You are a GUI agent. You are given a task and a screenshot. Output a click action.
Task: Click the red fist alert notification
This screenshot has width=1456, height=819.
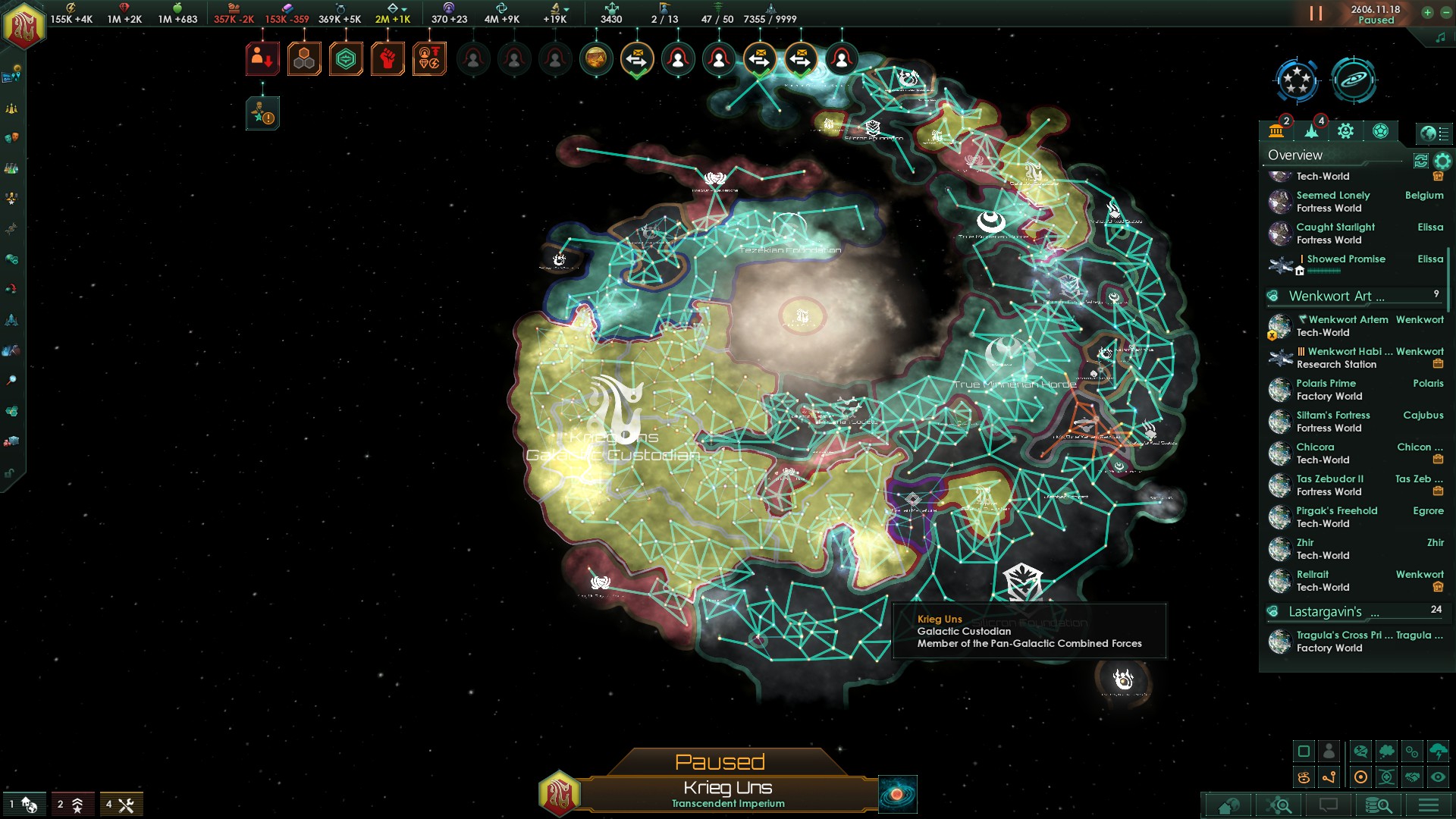point(387,59)
